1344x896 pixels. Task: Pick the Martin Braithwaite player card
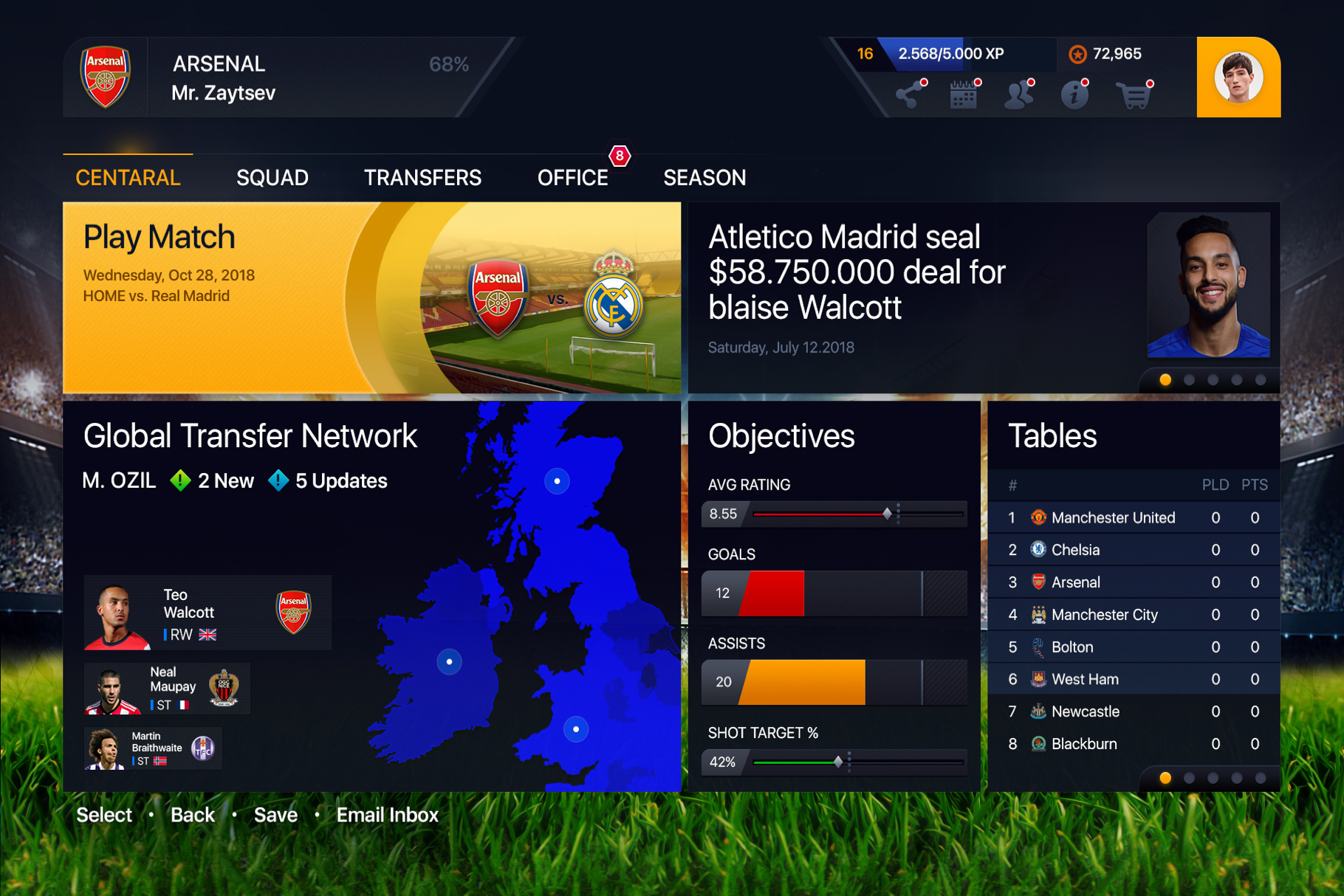click(x=153, y=748)
